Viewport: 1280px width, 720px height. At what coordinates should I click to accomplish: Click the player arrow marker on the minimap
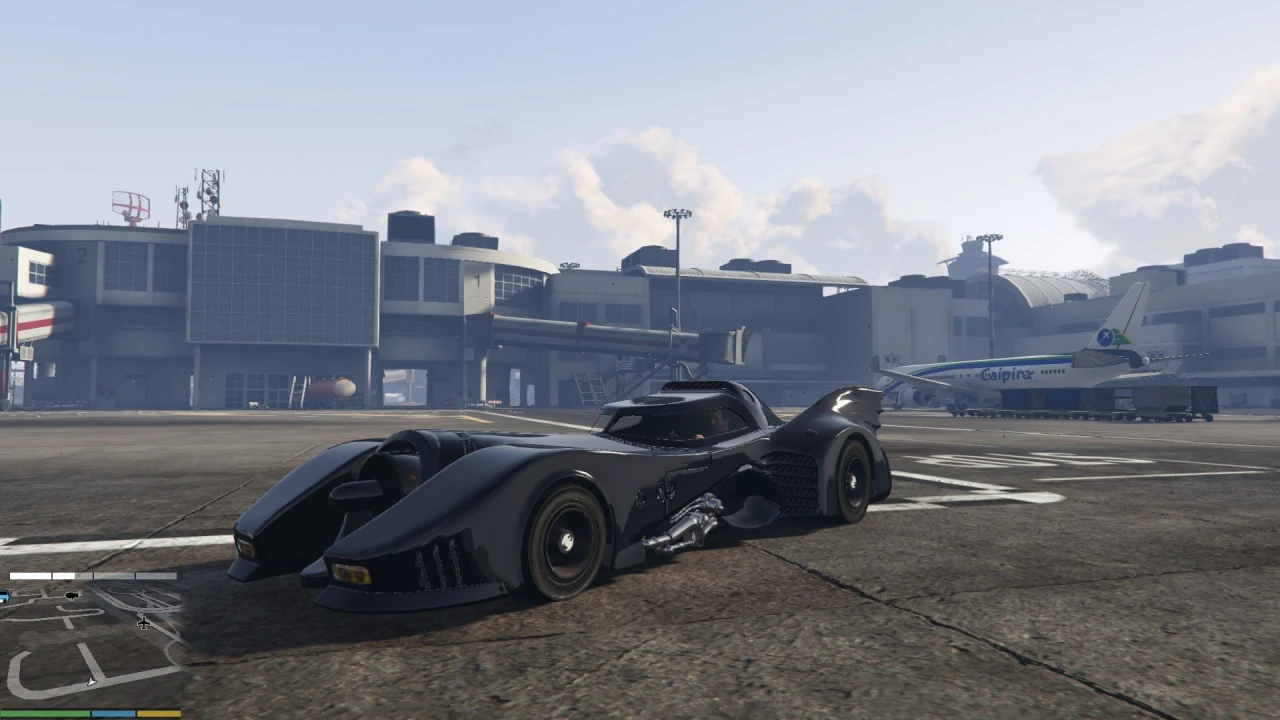pyautogui.click(x=91, y=681)
